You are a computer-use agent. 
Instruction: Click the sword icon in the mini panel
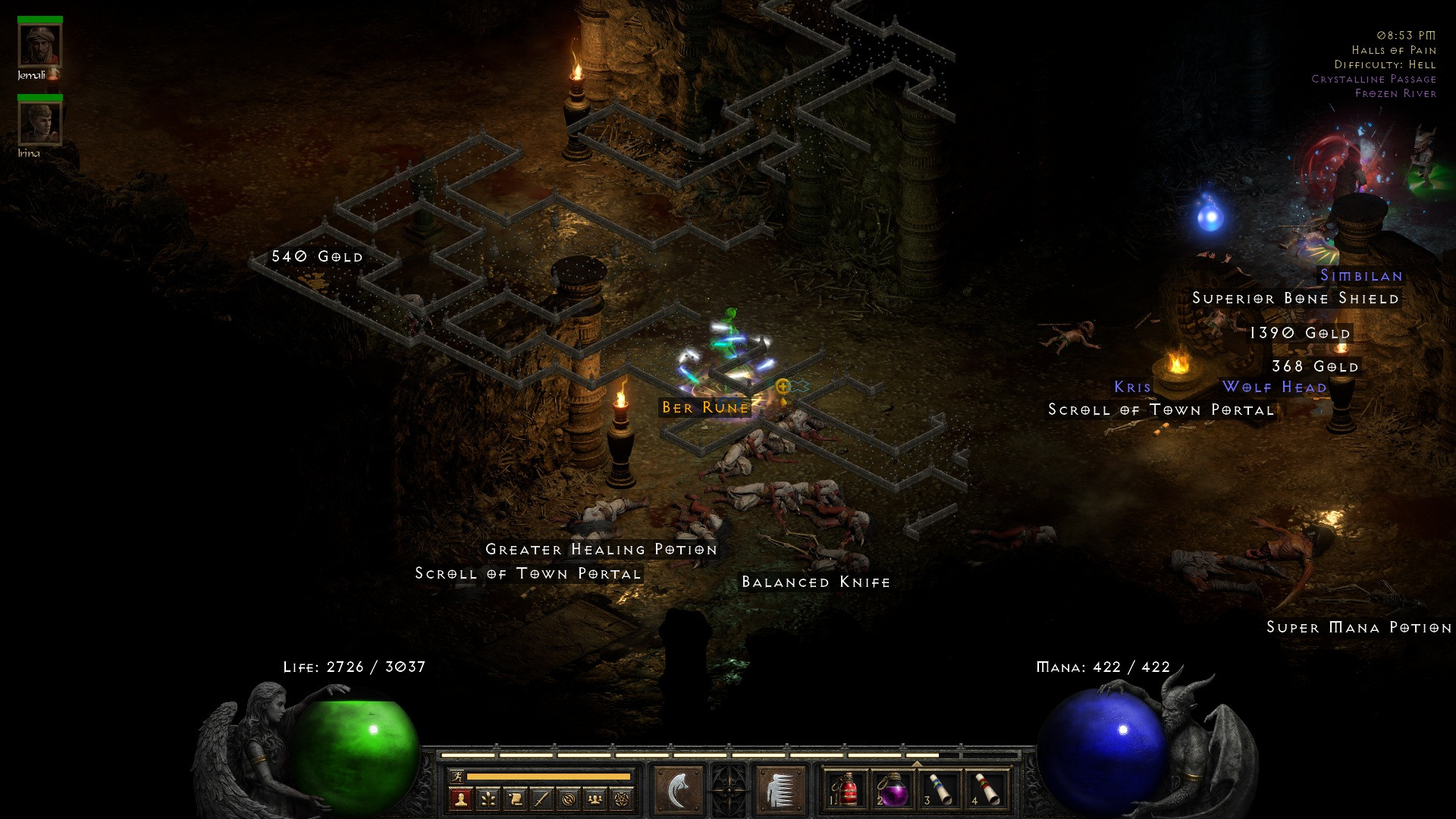coord(541,799)
